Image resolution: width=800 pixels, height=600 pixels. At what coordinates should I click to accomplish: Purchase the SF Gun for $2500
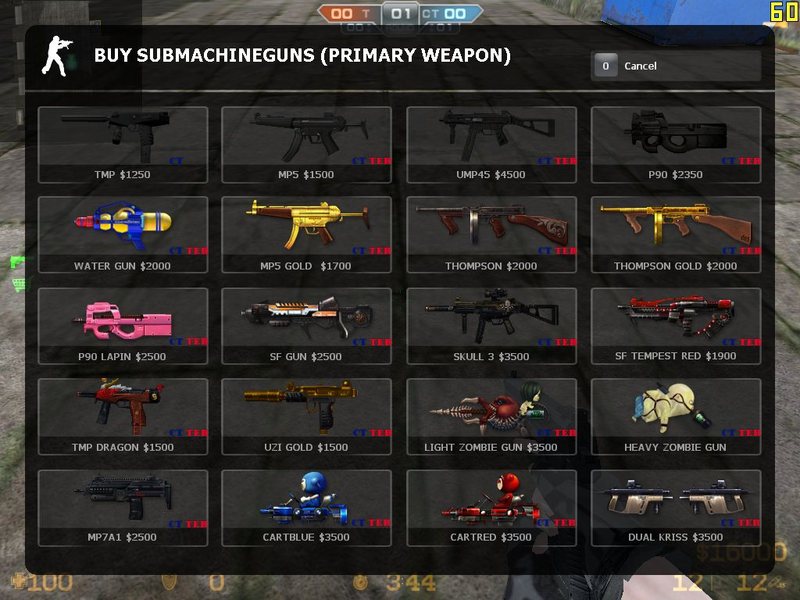tap(307, 326)
